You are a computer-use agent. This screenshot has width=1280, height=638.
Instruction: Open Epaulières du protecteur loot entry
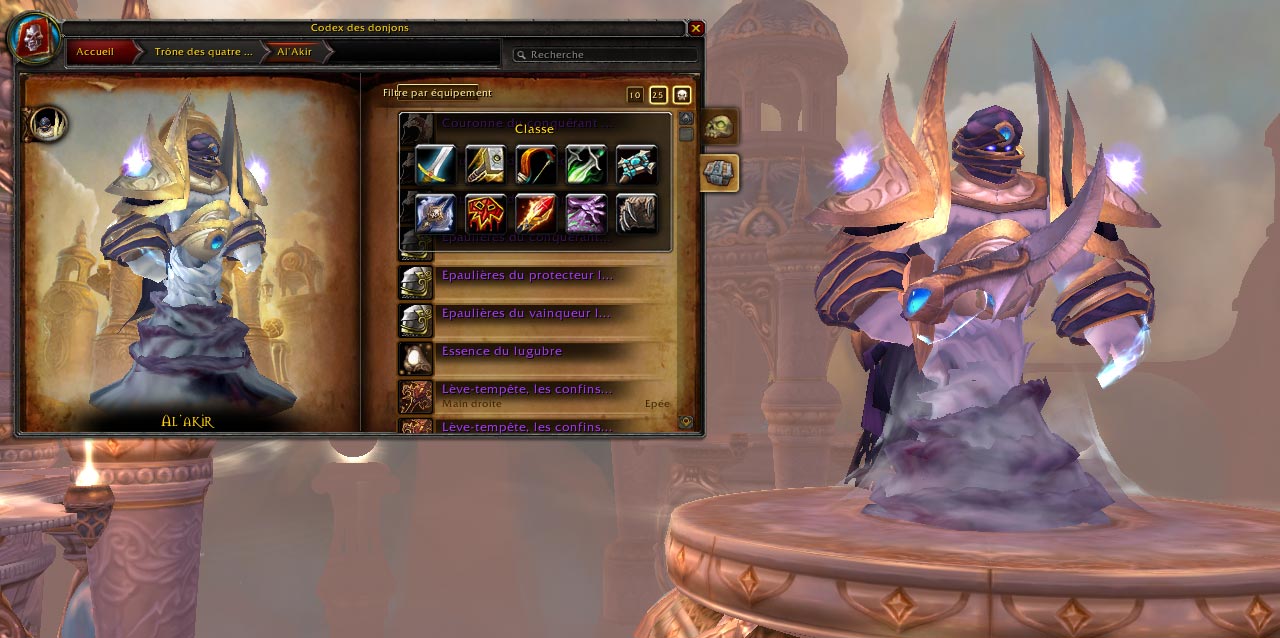[526, 275]
